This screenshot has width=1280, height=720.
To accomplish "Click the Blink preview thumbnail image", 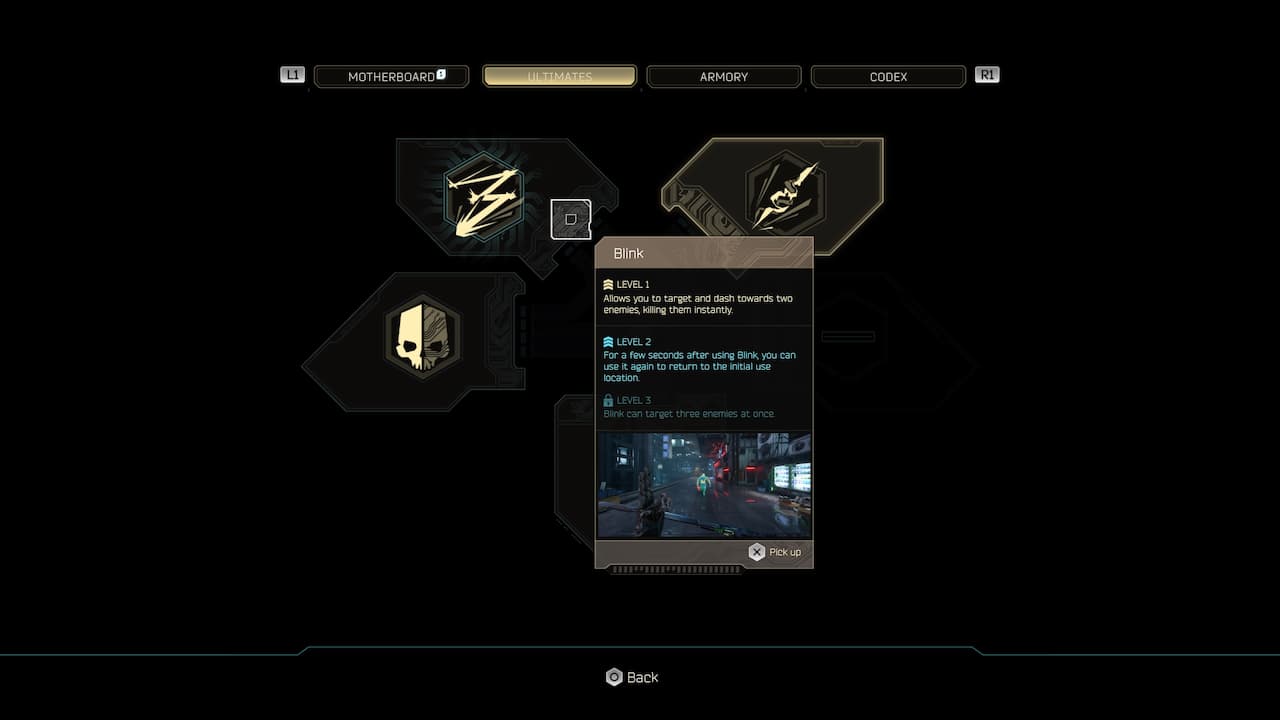I will 704,486.
